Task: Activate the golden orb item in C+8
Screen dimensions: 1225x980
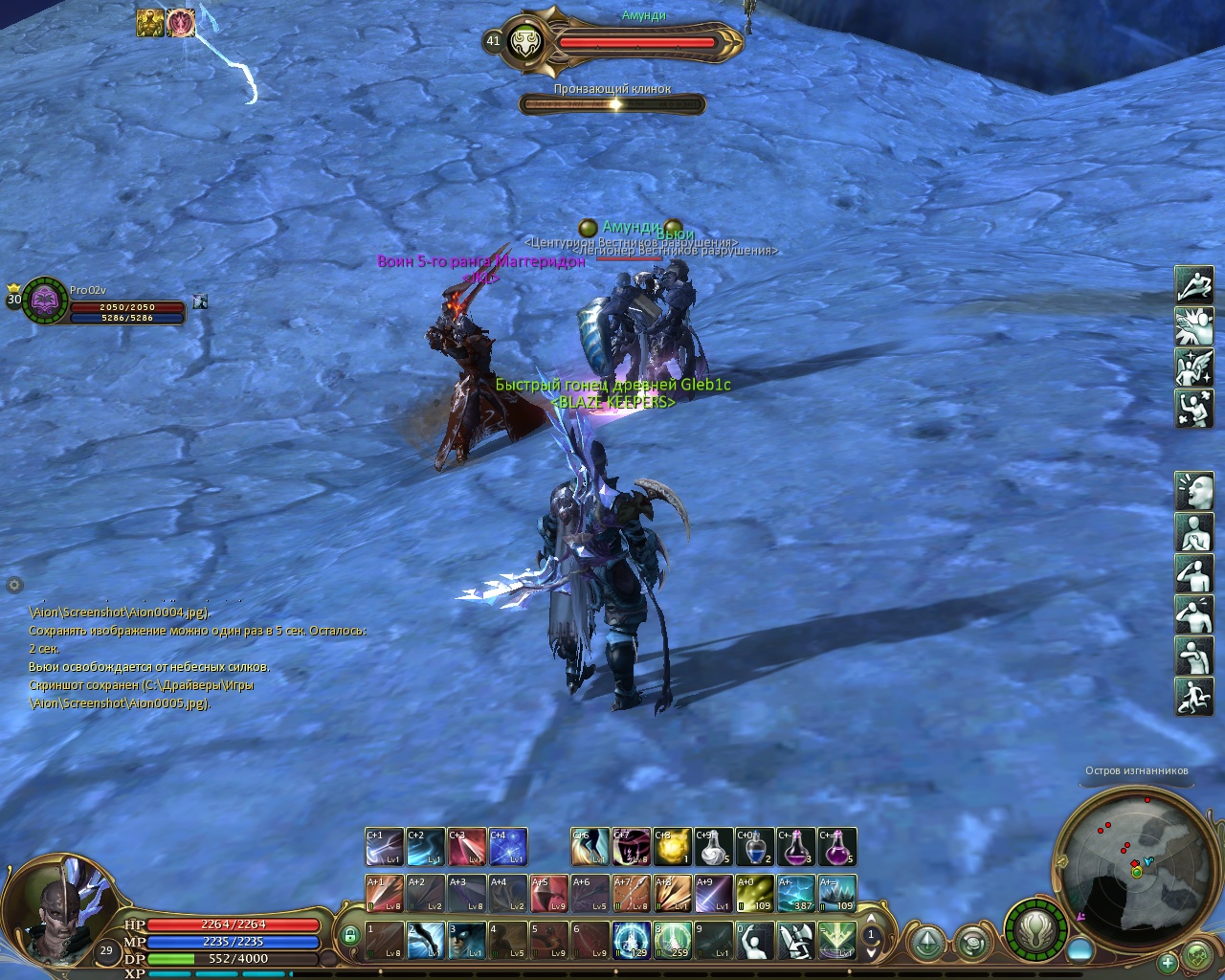Action: coord(672,847)
